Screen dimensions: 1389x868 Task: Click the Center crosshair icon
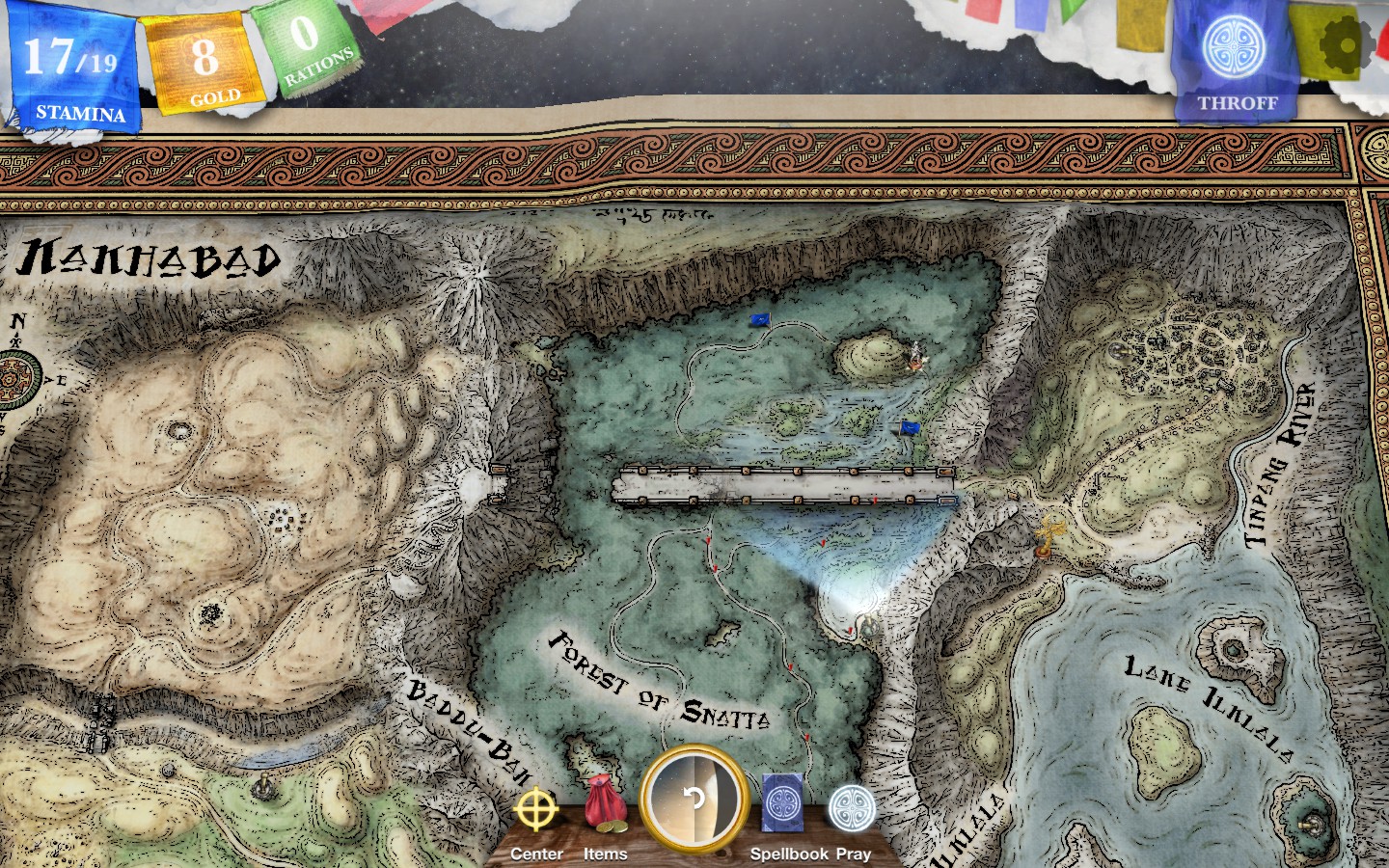point(536,808)
